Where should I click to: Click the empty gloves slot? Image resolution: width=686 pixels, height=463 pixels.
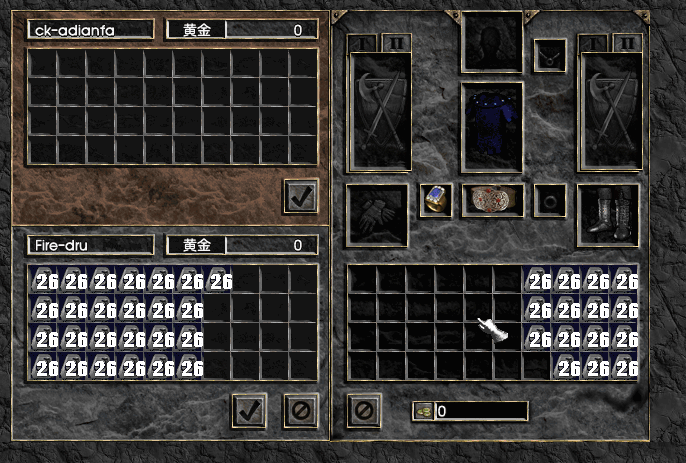[x=377, y=213]
